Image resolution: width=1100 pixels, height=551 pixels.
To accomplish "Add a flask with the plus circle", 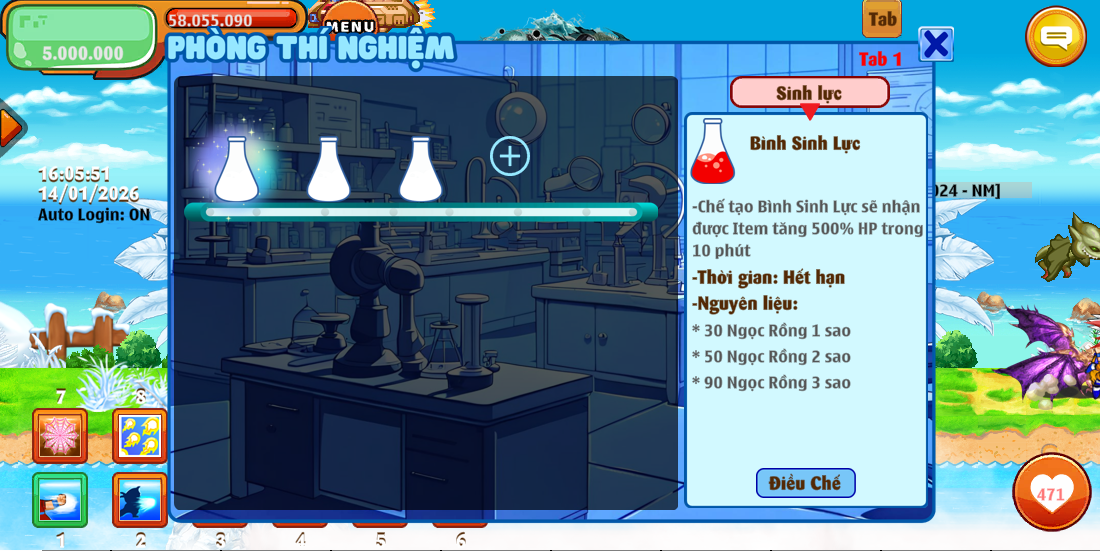I will coord(509,156).
